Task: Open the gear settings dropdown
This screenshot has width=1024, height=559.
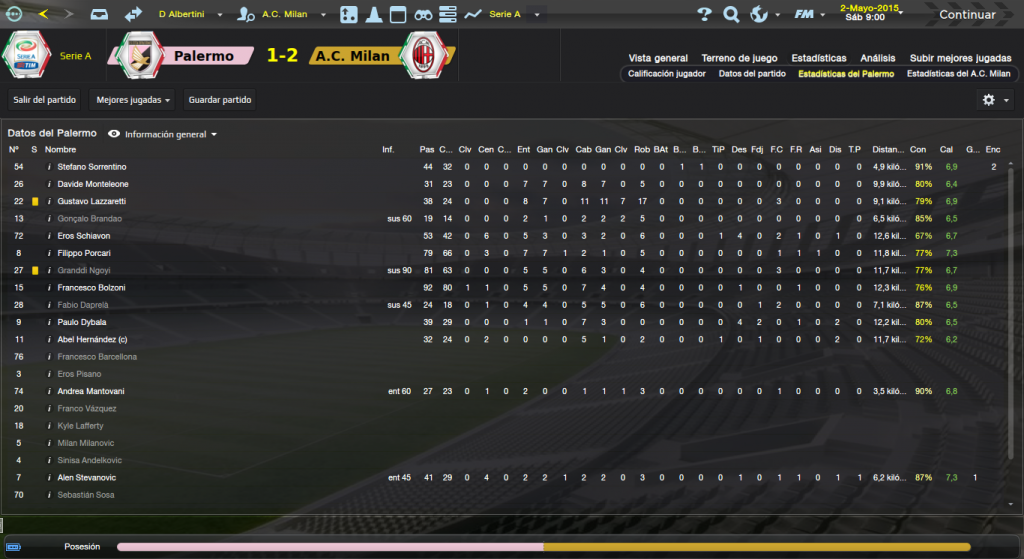Action: (x=993, y=100)
